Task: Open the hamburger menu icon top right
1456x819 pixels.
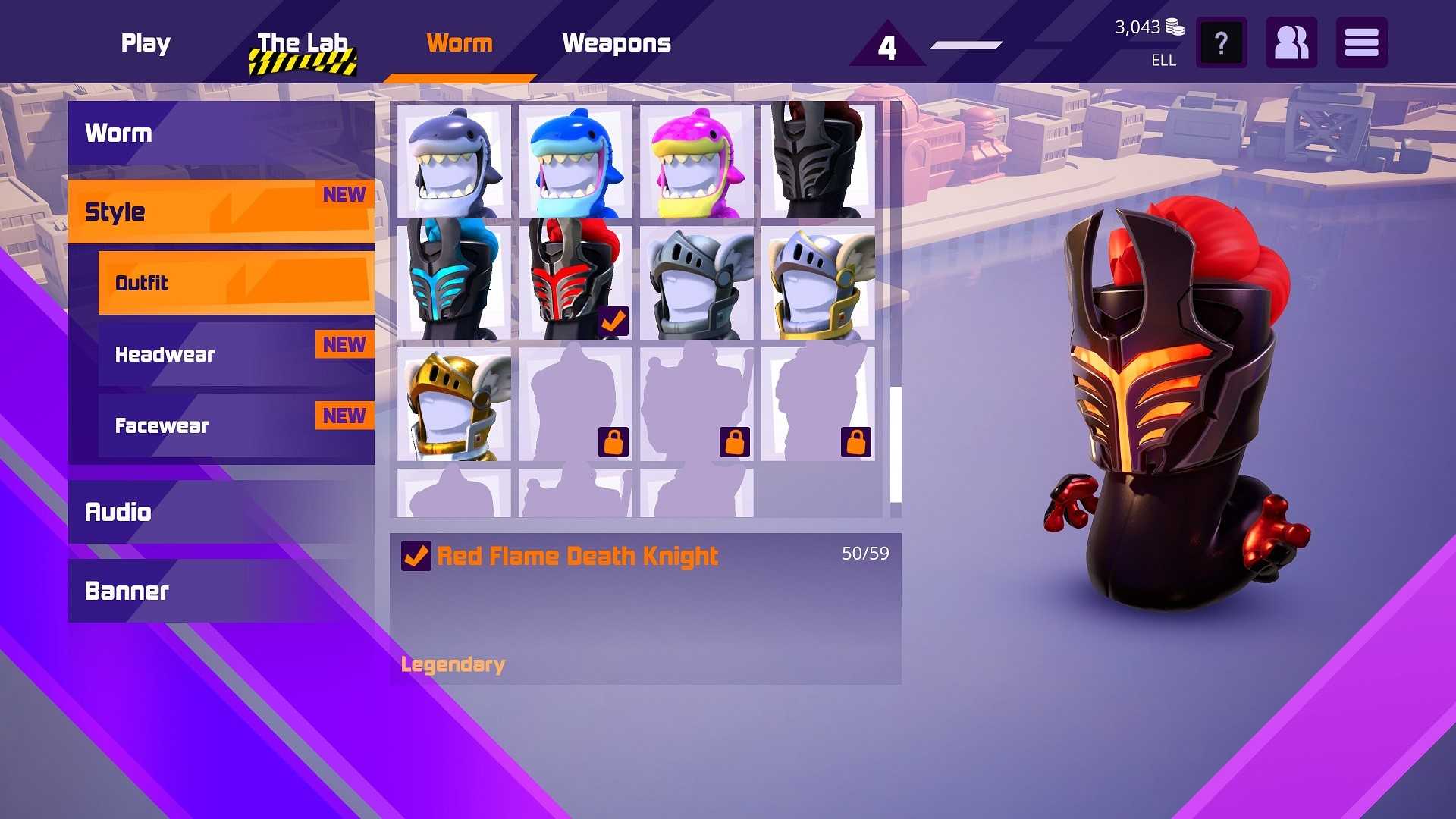Action: [1361, 42]
